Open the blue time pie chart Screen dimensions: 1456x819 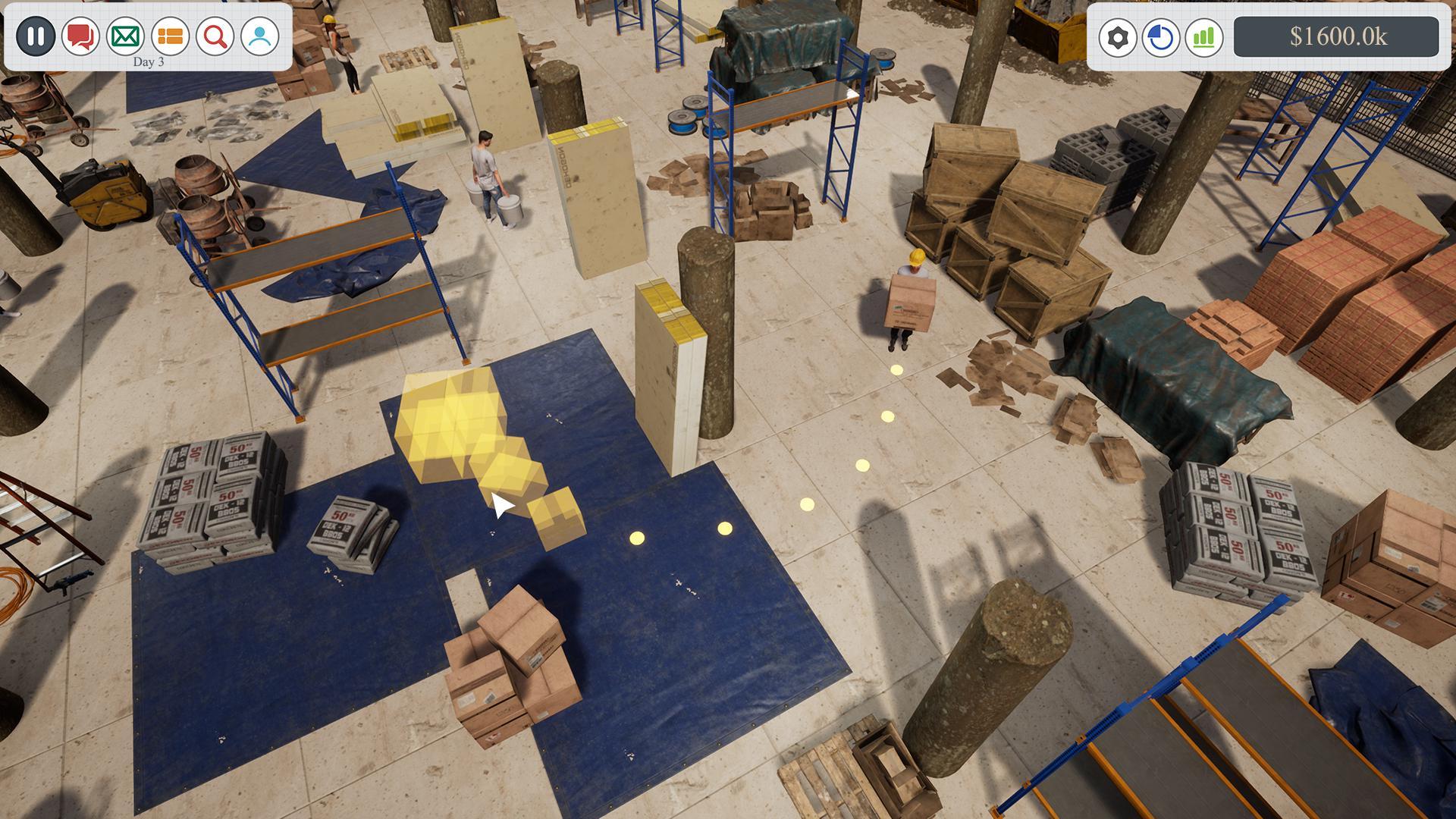[x=1160, y=34]
